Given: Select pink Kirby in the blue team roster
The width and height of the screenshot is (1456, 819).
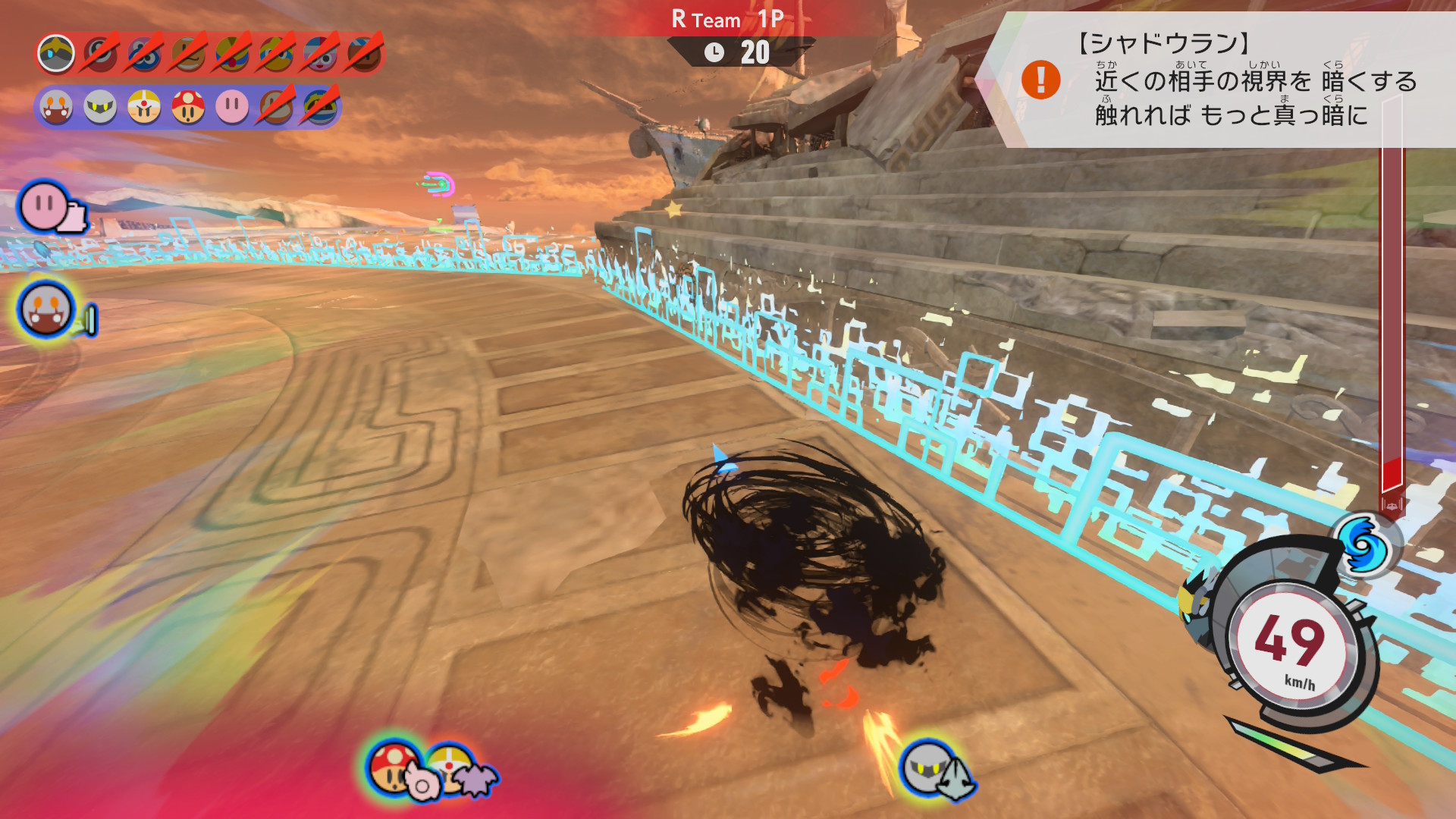Looking at the screenshot, I should 232,108.
